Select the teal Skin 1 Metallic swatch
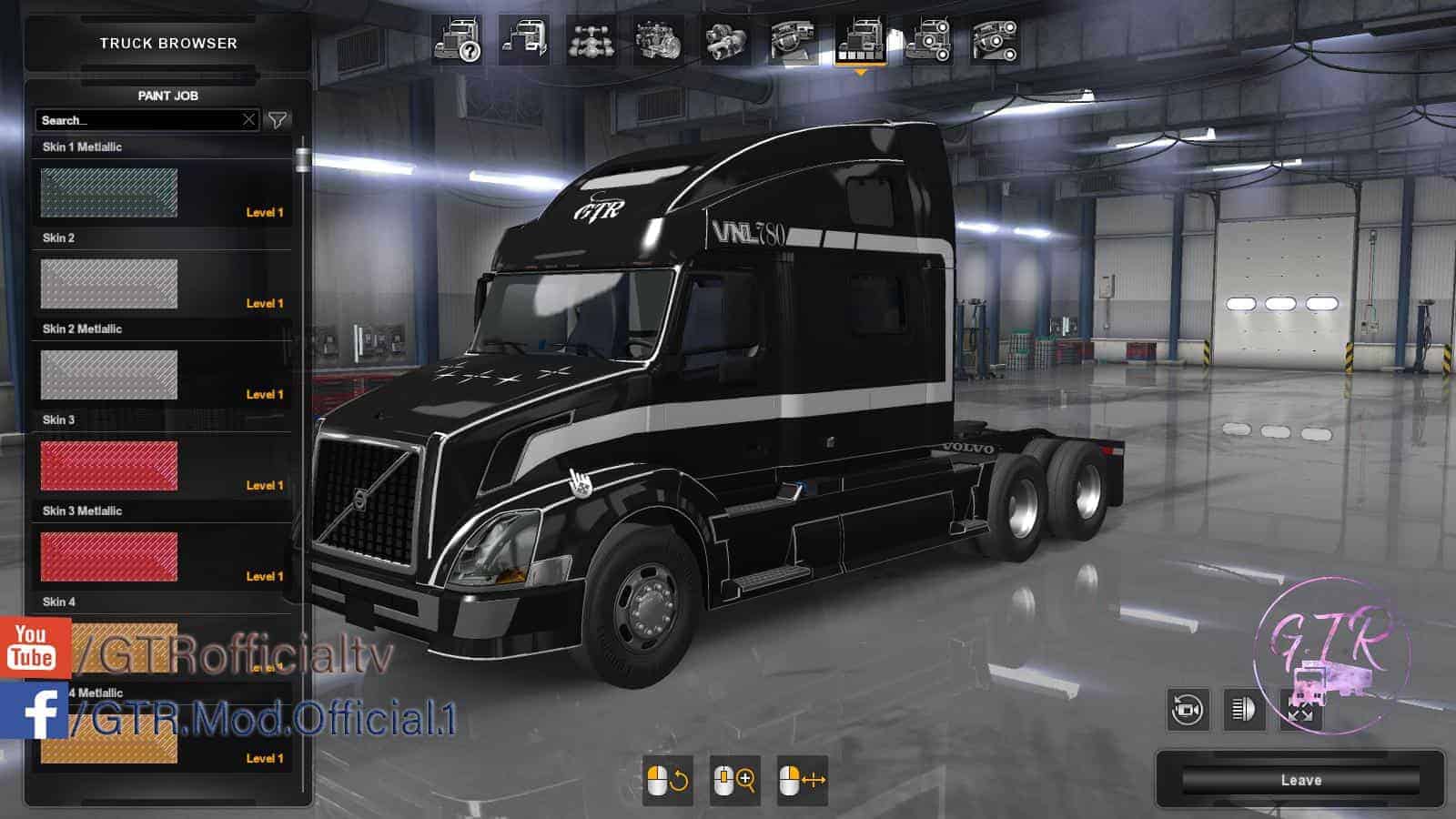This screenshot has width=1456, height=819. 109,192
